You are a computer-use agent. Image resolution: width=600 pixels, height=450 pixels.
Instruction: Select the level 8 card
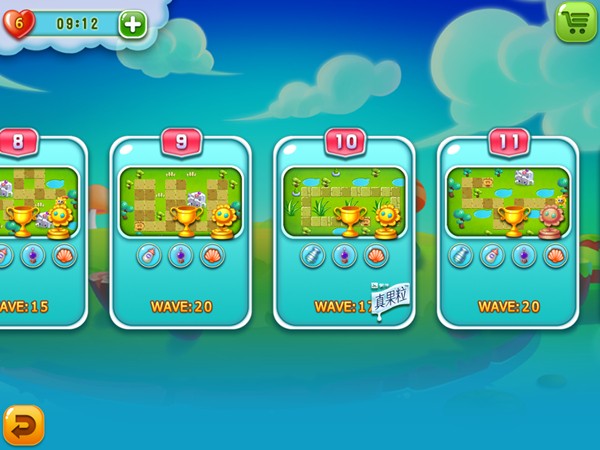tap(40, 230)
